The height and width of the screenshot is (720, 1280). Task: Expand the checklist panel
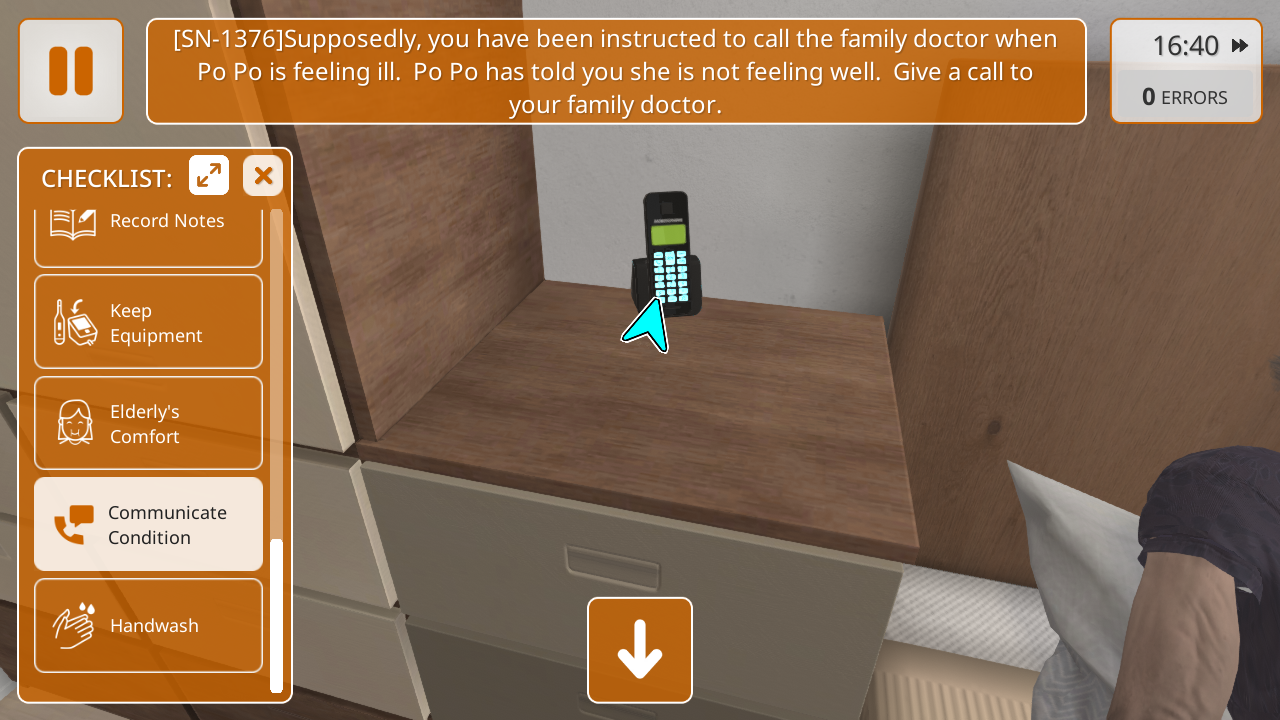(209, 176)
